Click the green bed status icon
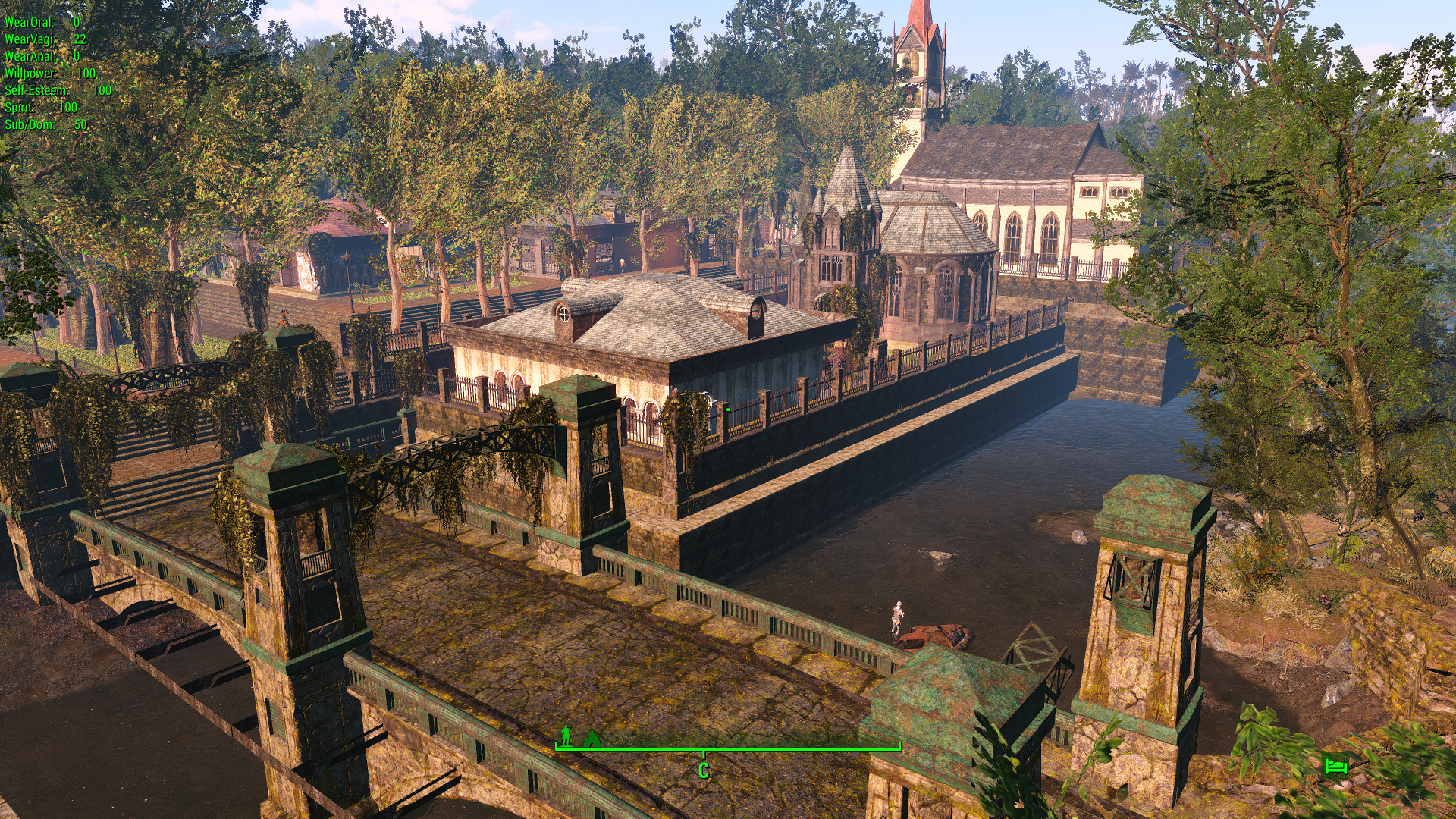1456x819 pixels. click(1335, 766)
